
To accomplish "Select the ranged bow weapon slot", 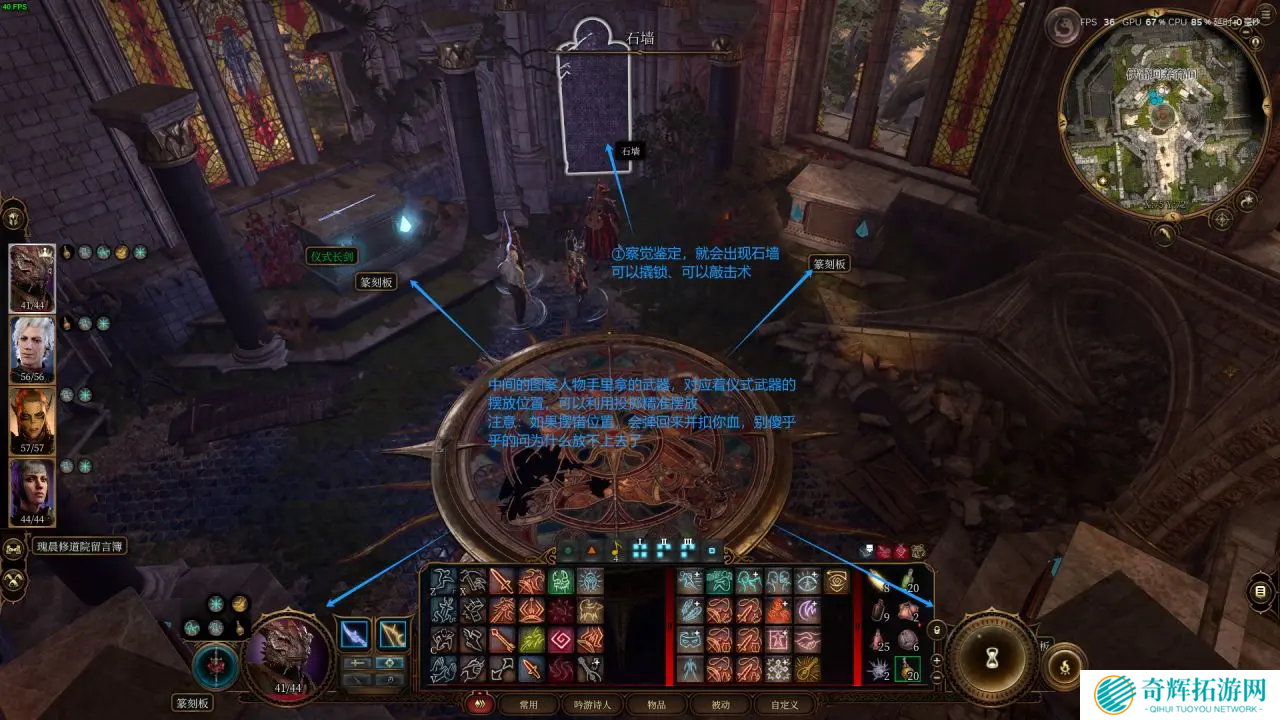I will pyautogui.click(x=392, y=634).
